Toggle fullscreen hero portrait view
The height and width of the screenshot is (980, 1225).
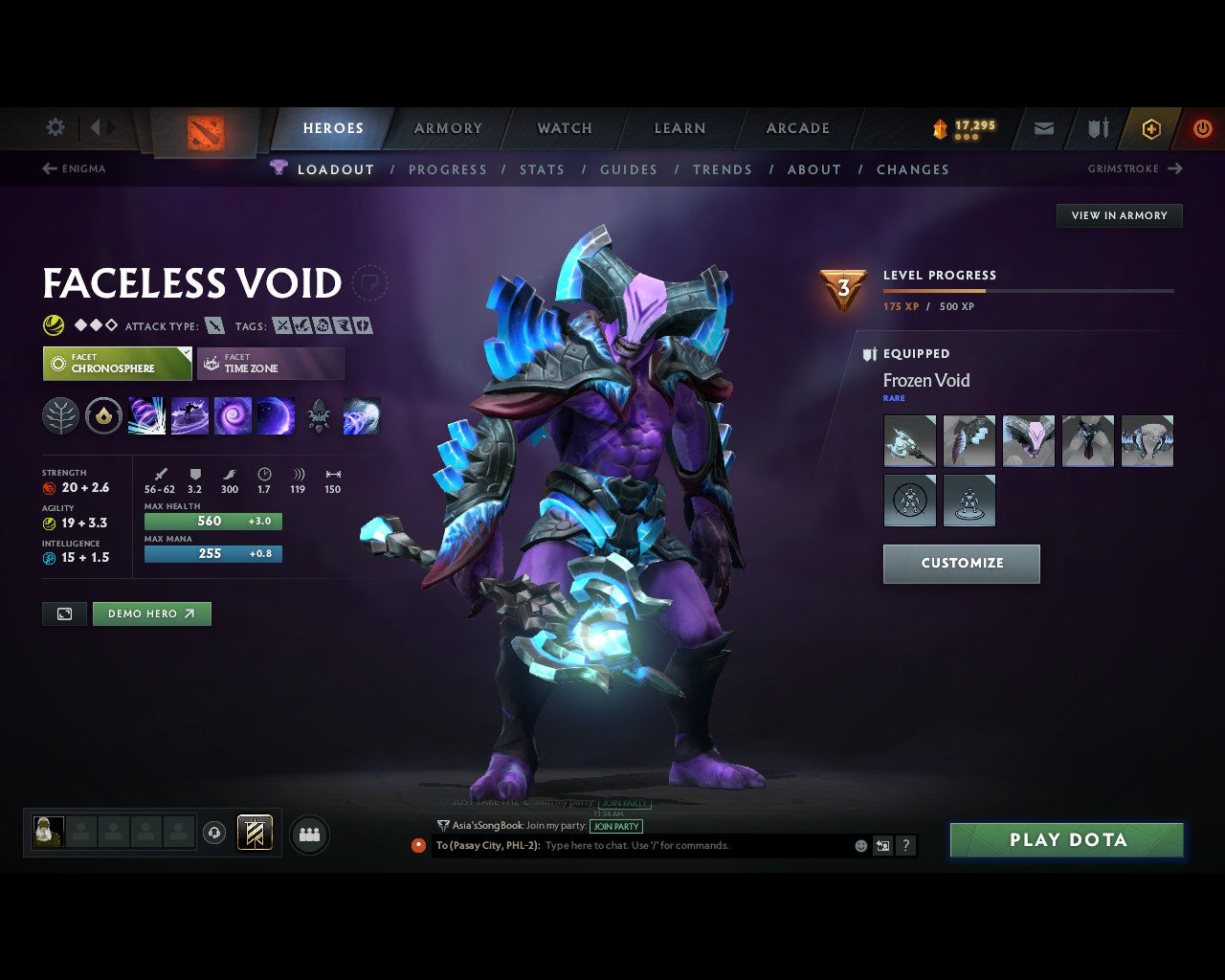coord(64,613)
